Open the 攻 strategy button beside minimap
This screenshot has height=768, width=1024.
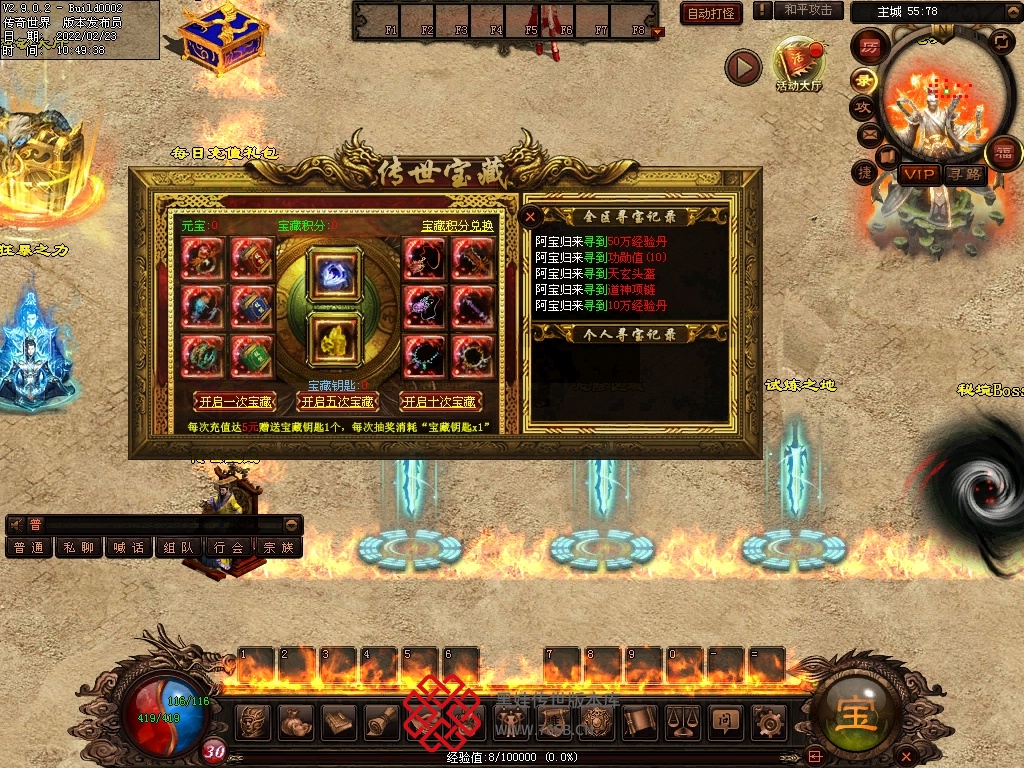(x=862, y=107)
